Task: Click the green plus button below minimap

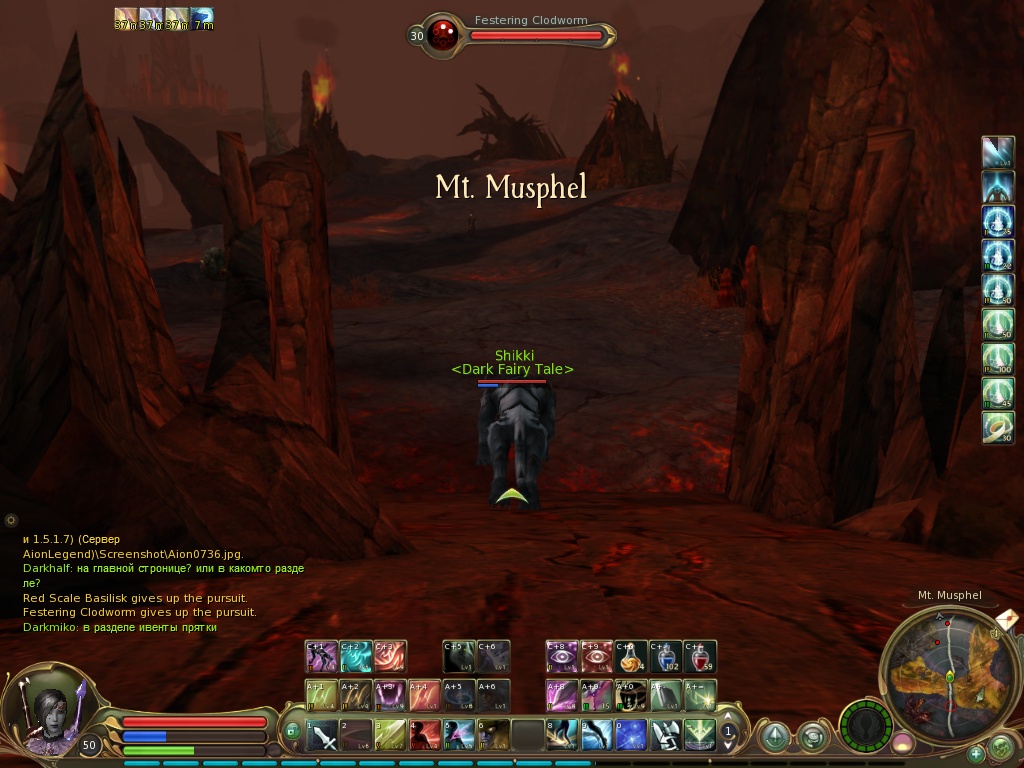Action: coord(976,753)
